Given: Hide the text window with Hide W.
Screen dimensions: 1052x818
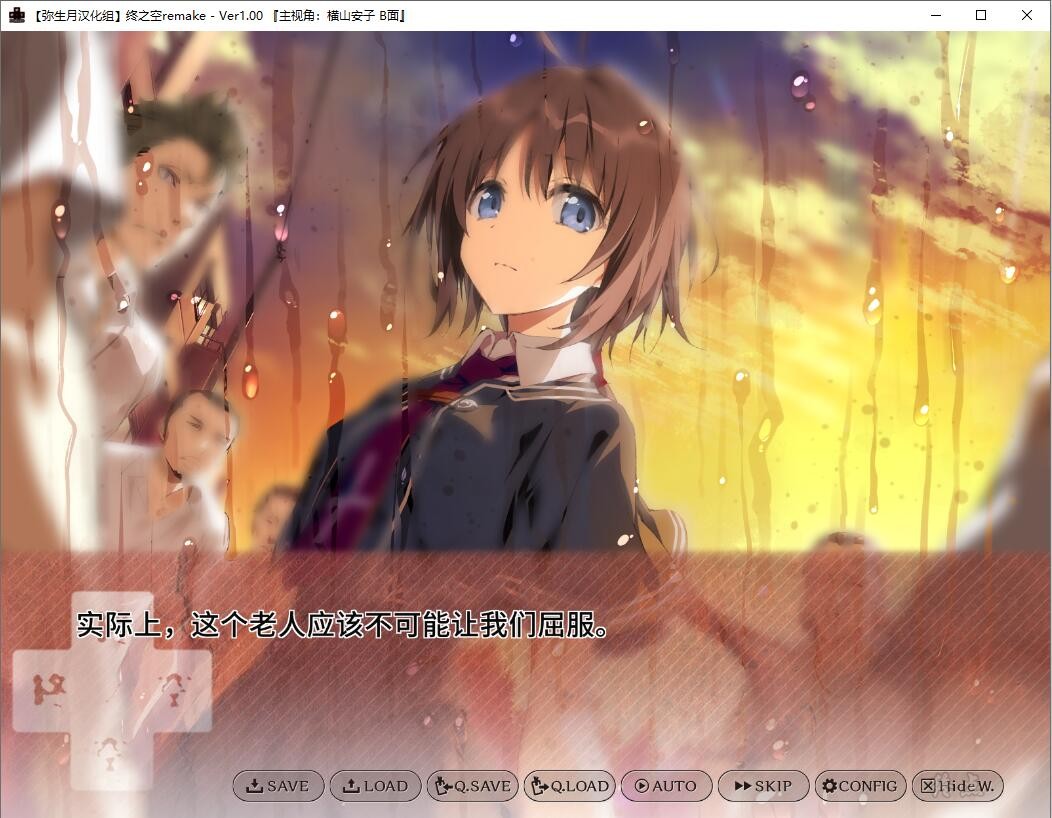Looking at the screenshot, I should [x=957, y=786].
